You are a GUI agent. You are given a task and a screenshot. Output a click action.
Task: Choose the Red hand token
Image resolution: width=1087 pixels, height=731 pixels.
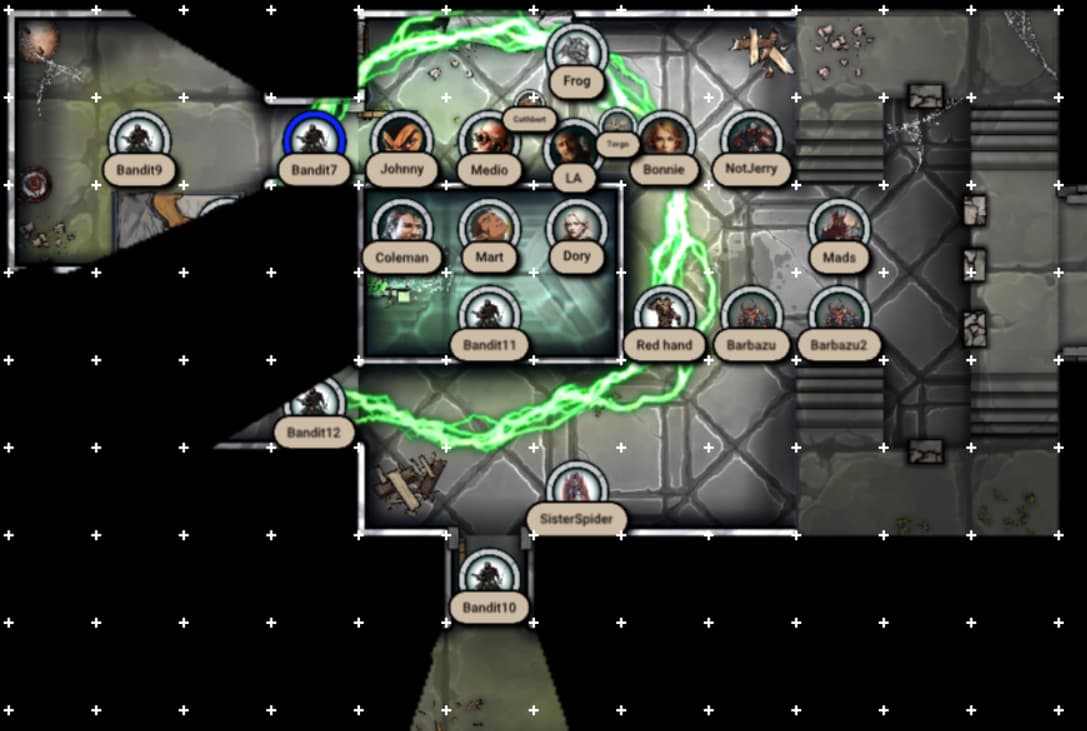coord(664,315)
